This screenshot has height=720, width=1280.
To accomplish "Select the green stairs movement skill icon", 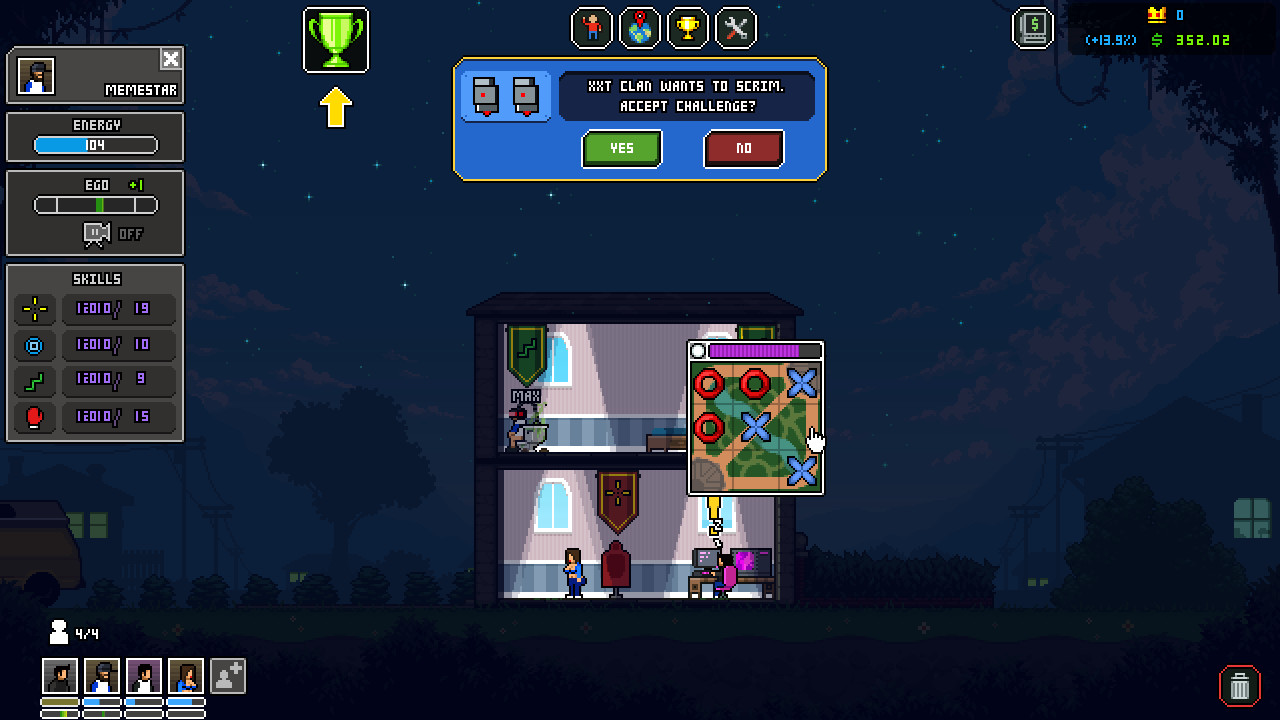I will click(x=34, y=381).
